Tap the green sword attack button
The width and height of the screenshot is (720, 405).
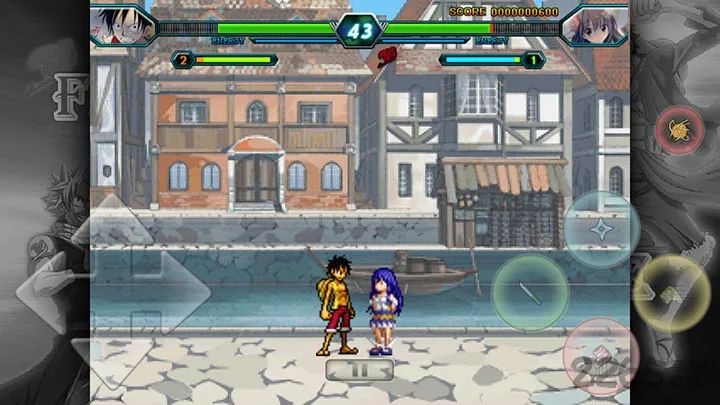coord(529,293)
